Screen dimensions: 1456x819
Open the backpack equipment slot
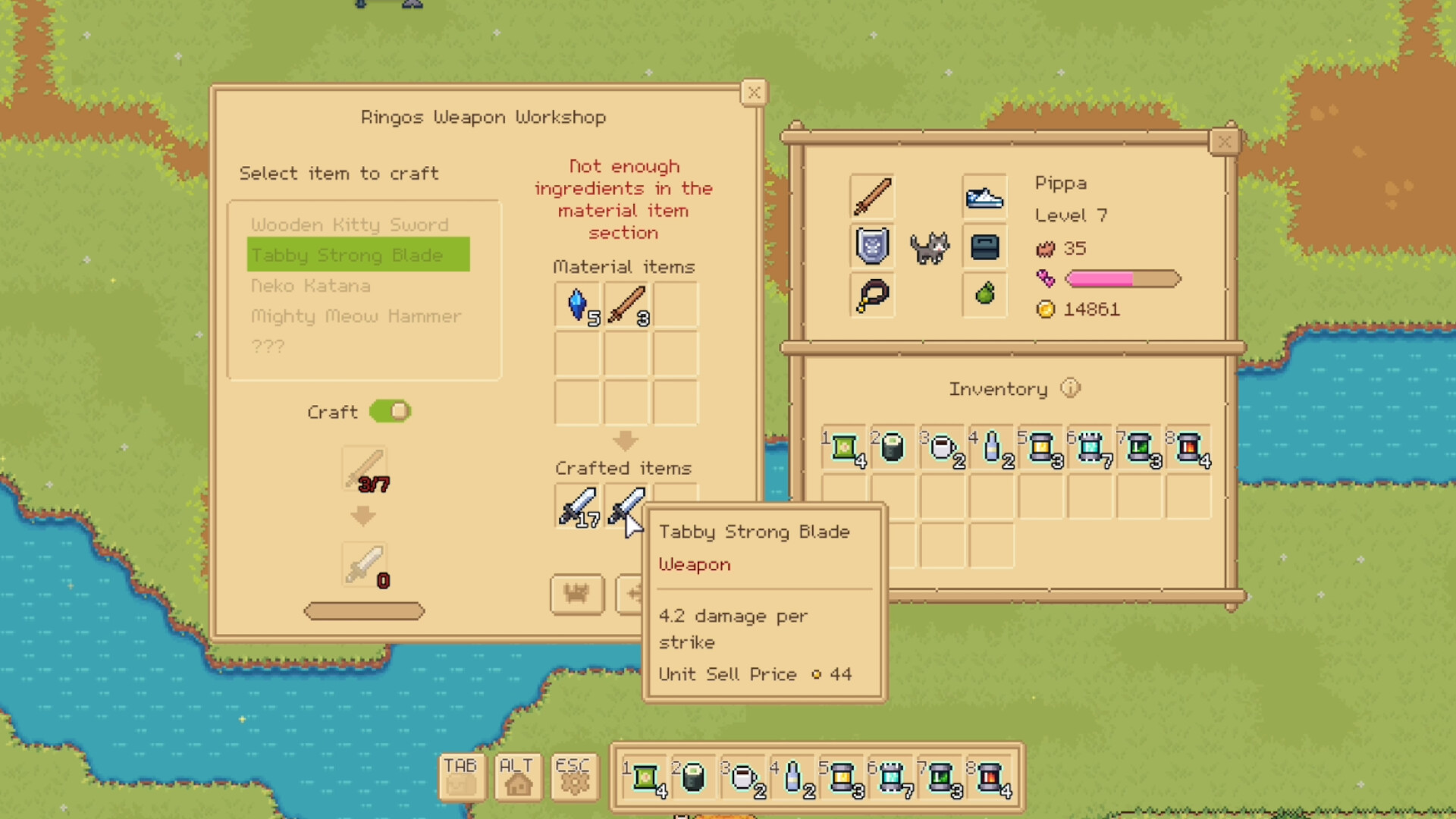984,246
